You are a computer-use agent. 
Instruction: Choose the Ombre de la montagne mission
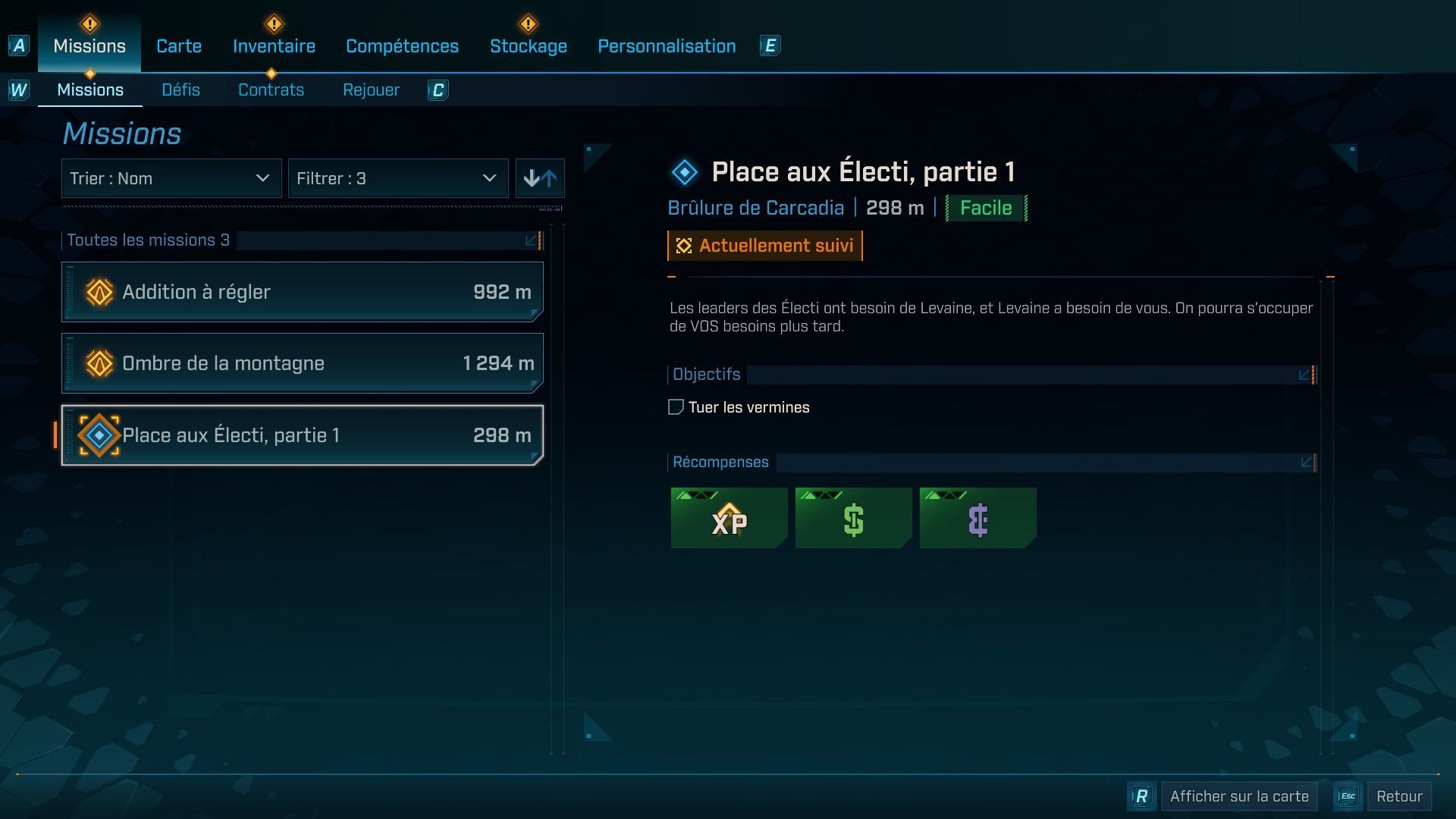[302, 363]
